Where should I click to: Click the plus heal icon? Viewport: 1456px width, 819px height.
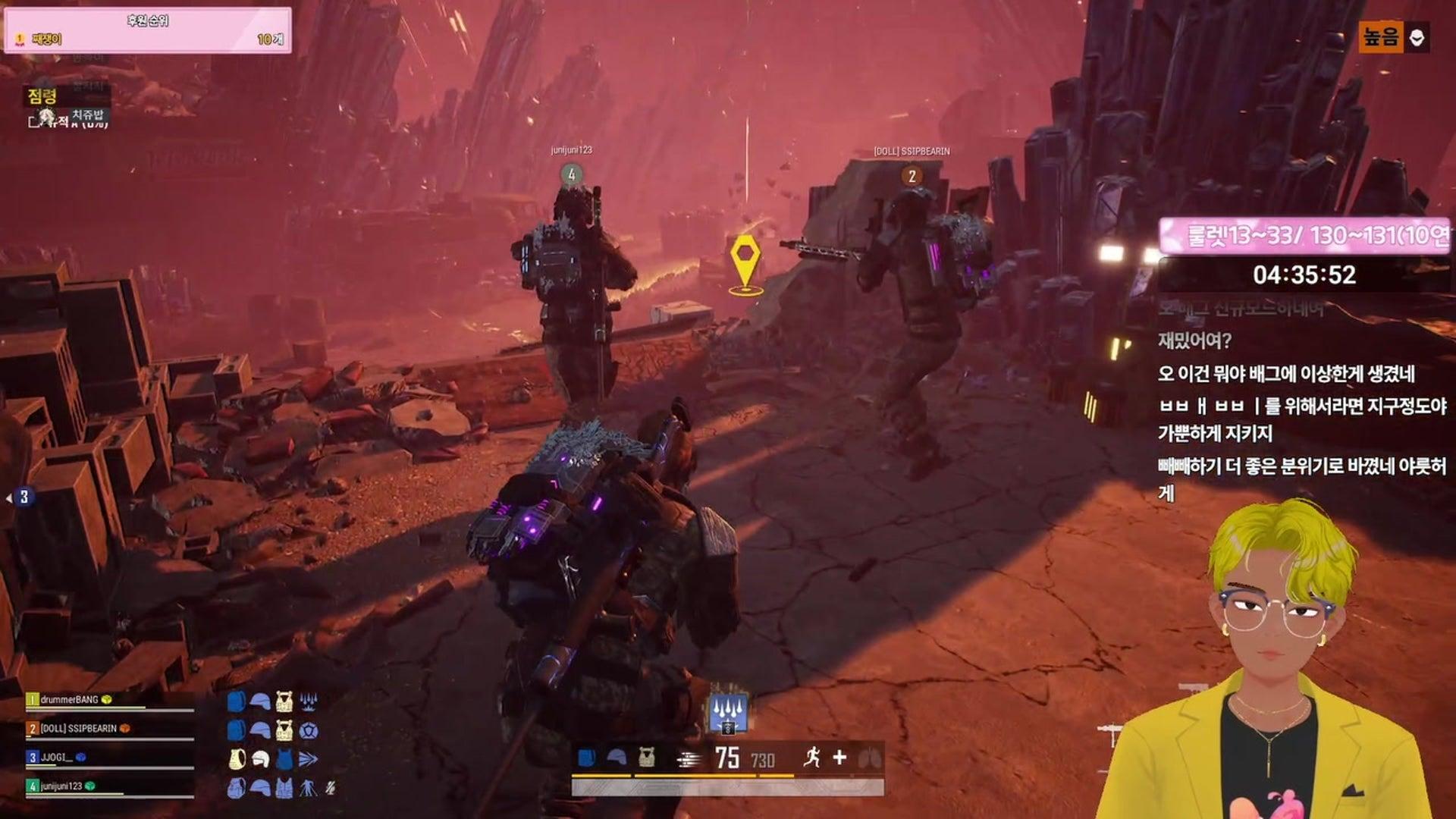[839, 757]
